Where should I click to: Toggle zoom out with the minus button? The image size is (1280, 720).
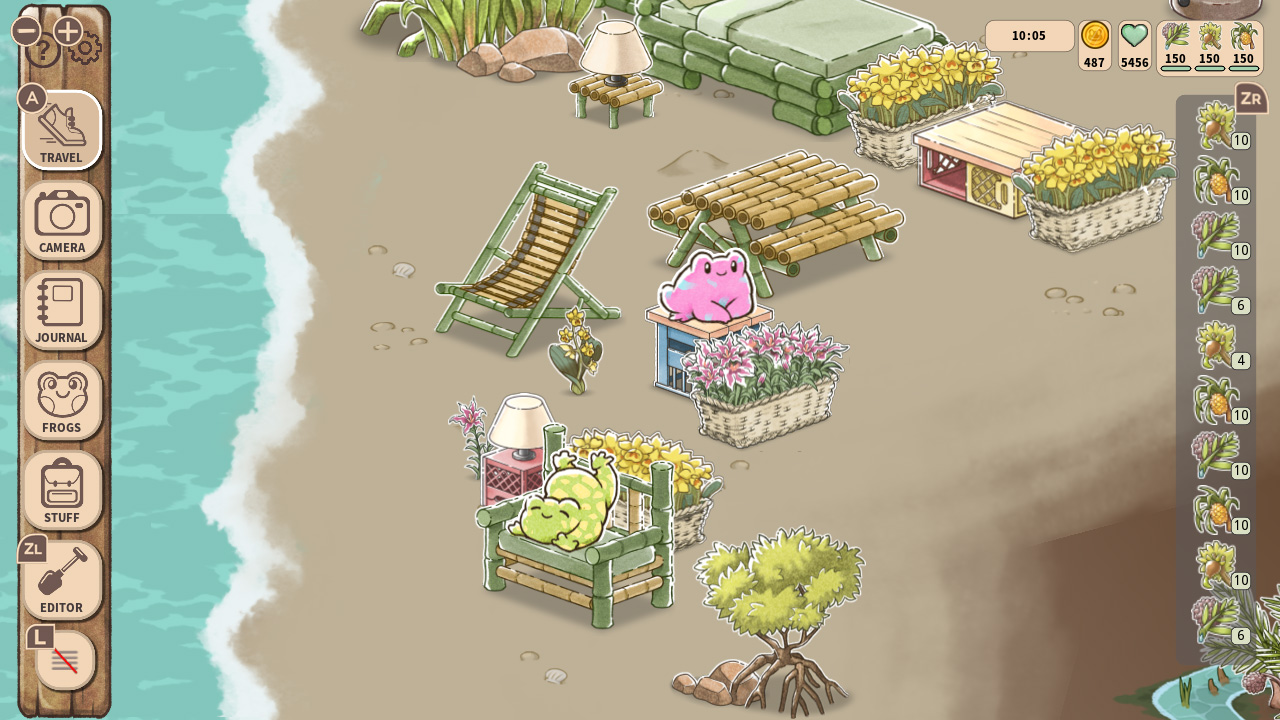(25, 30)
